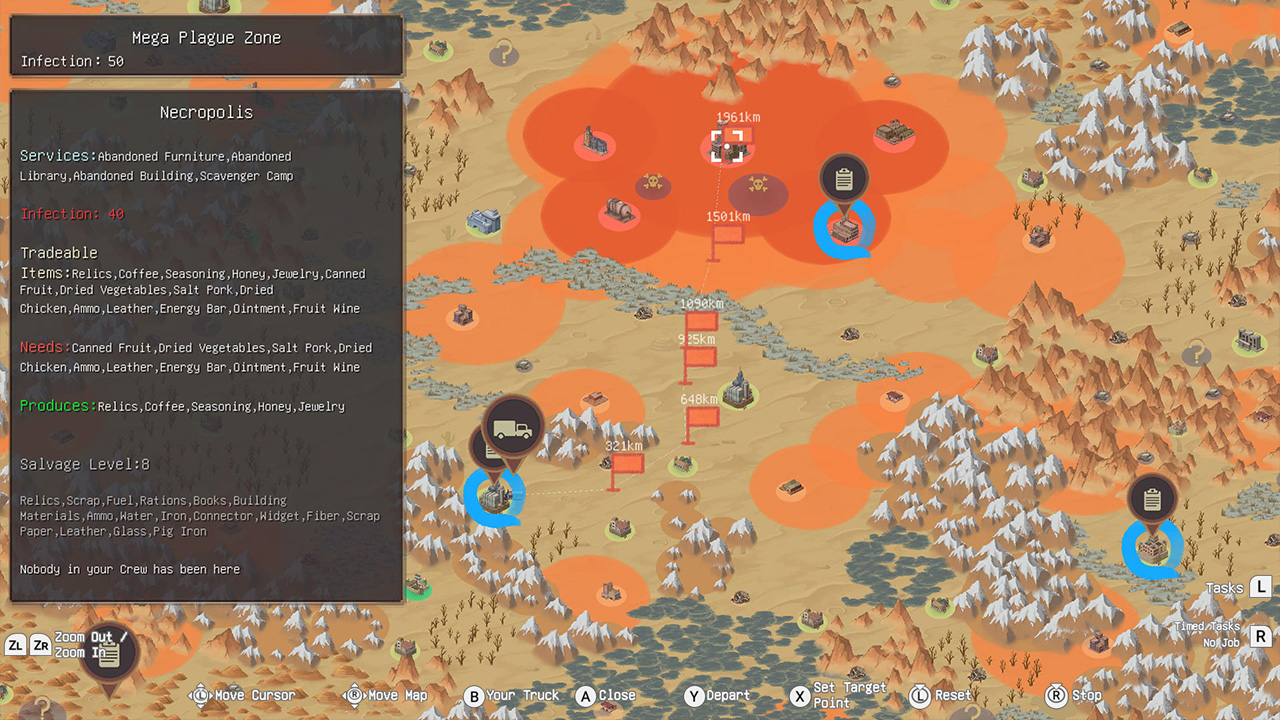This screenshot has width=1280, height=720.
Task: Open the clipboard task marker in the plague zone
Action: pos(844,177)
